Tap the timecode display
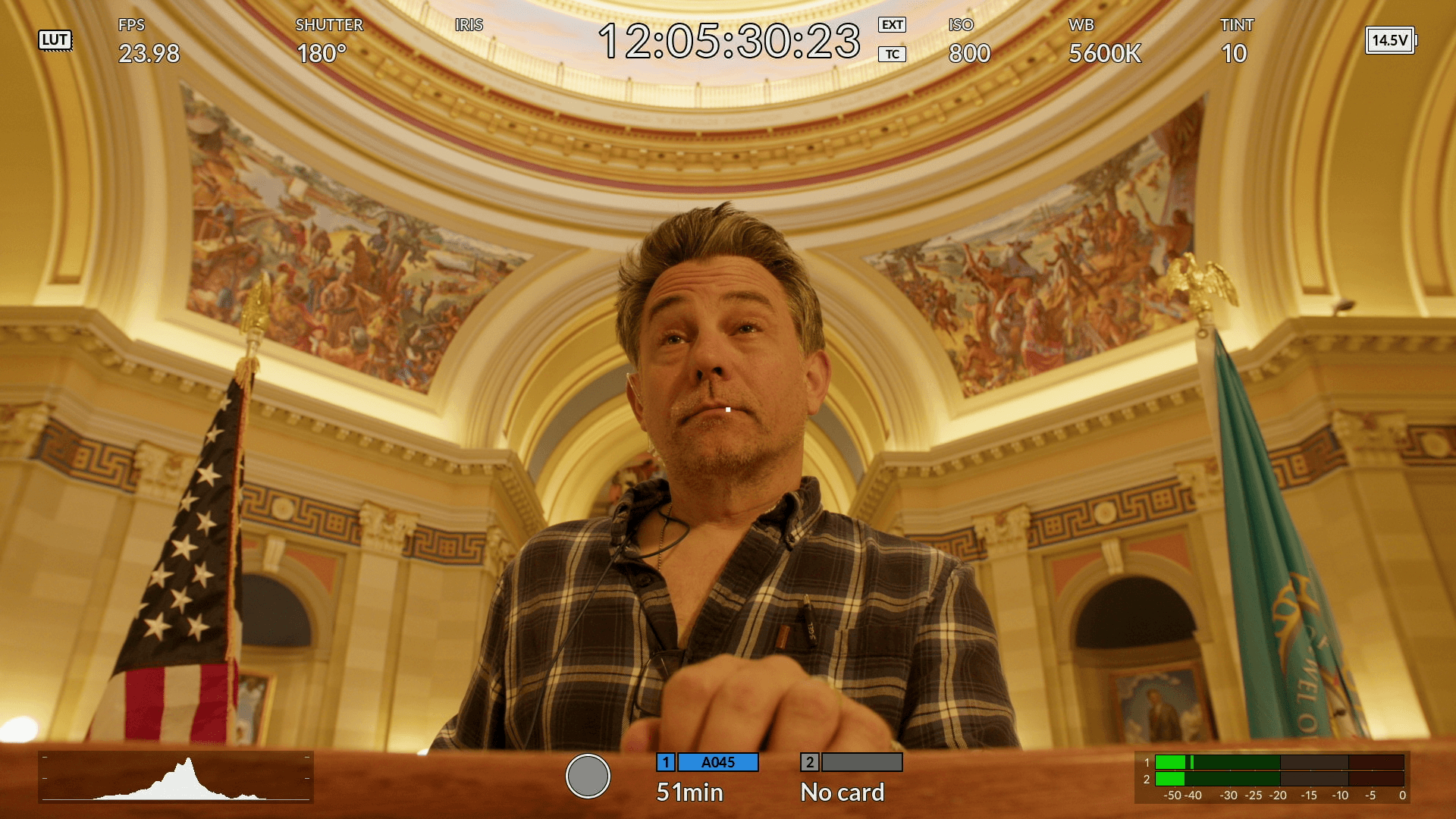The image size is (1456, 819). [x=729, y=41]
